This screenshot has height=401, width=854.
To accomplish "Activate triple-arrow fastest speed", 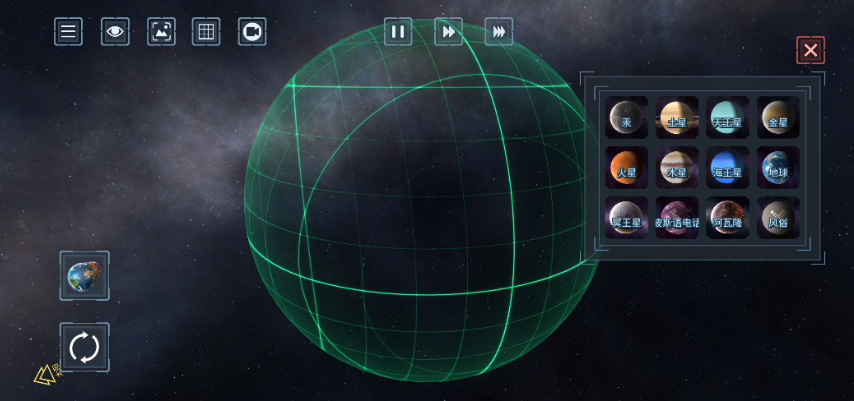I will pos(499,32).
